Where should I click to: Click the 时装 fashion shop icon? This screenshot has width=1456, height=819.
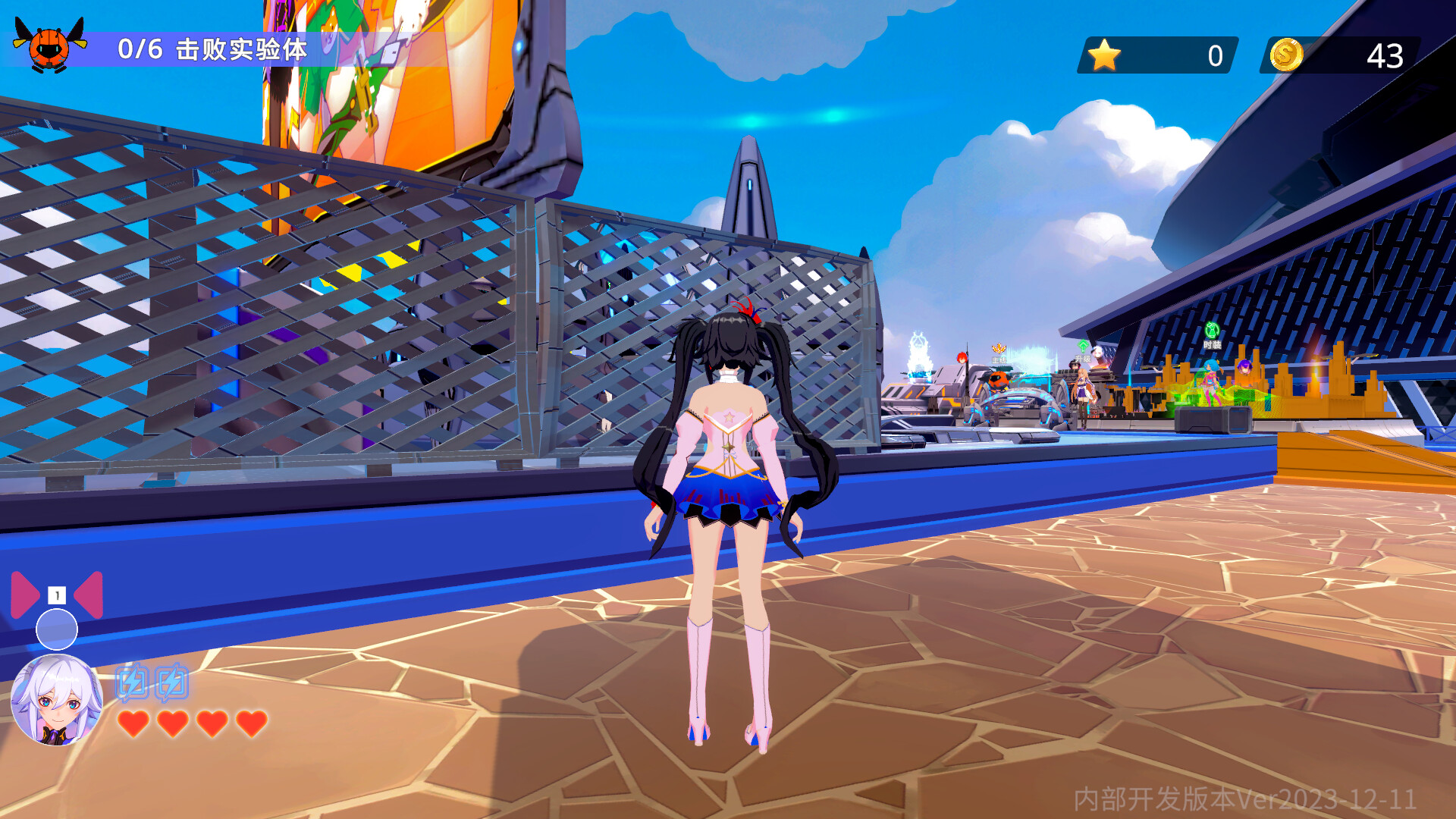(1211, 331)
